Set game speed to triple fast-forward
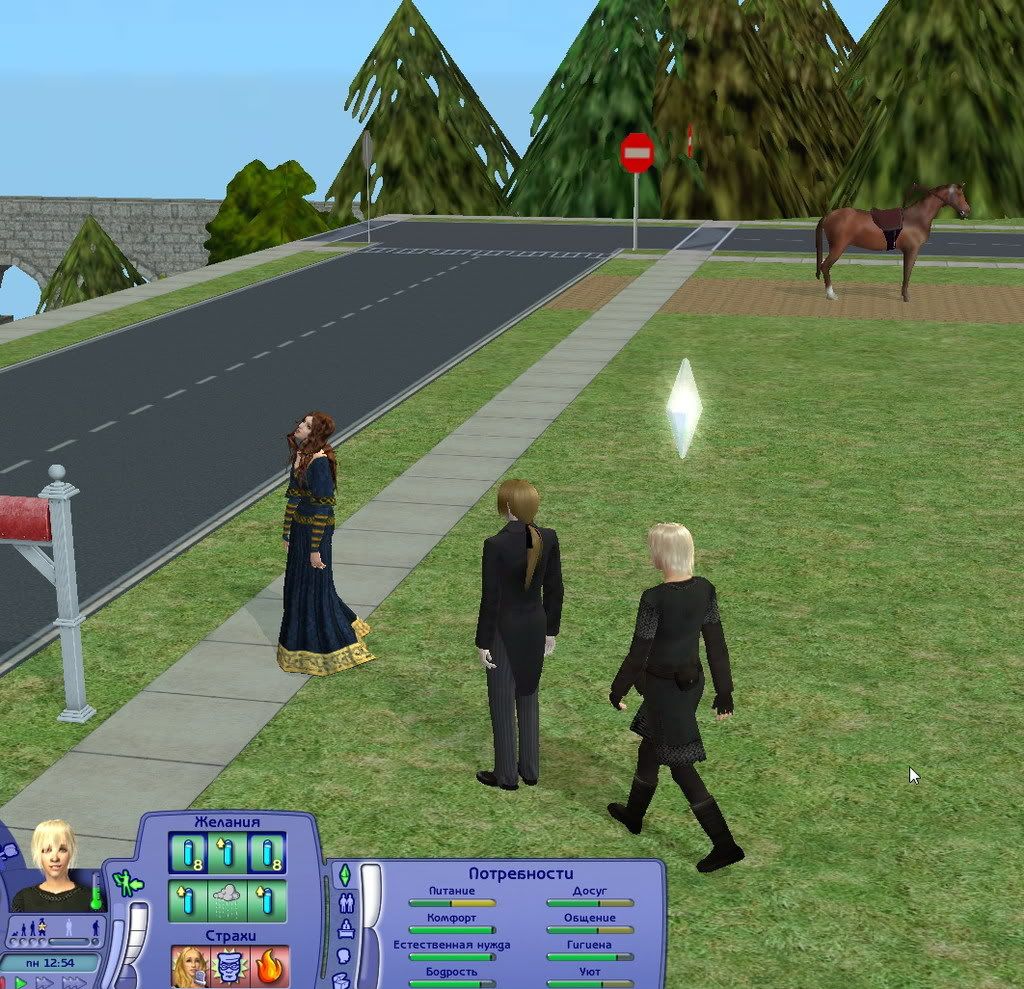 pos(73,983)
